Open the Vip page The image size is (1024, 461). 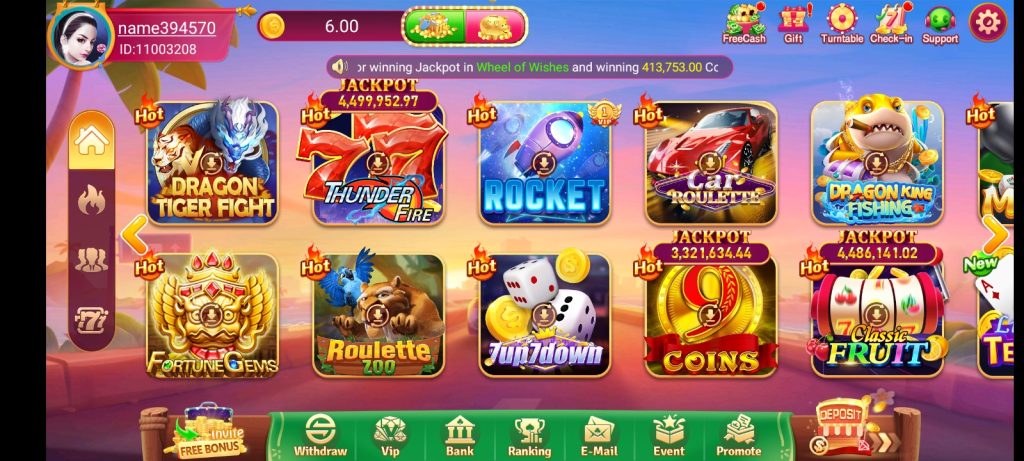tap(389, 435)
